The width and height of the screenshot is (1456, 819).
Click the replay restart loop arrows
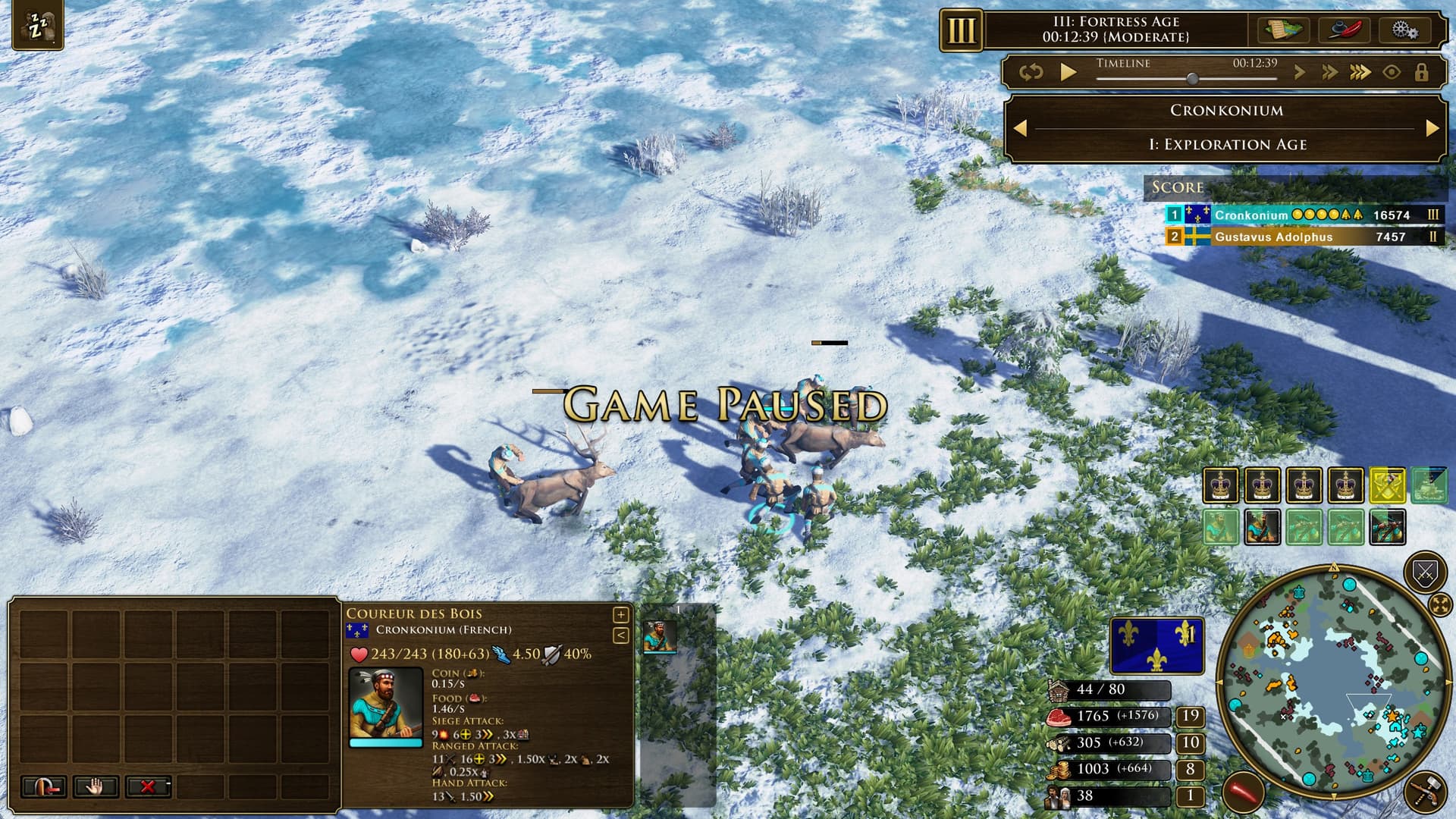1031,73
